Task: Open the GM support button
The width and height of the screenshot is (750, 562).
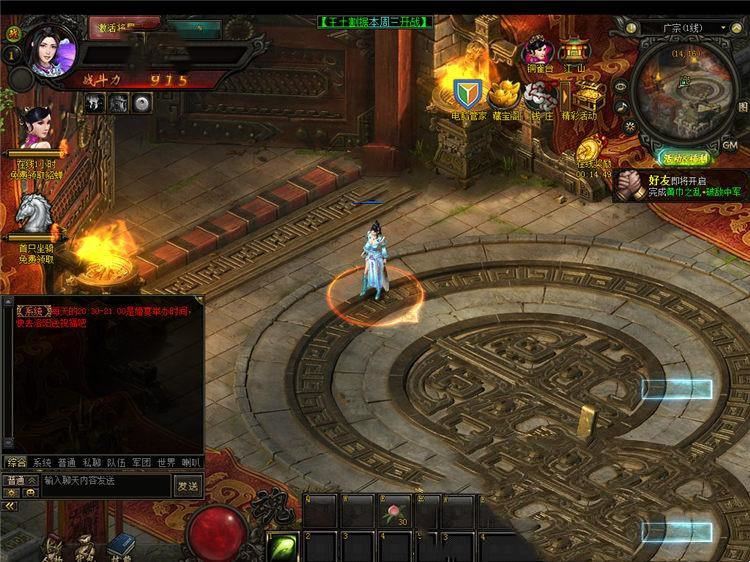Action: [729, 144]
